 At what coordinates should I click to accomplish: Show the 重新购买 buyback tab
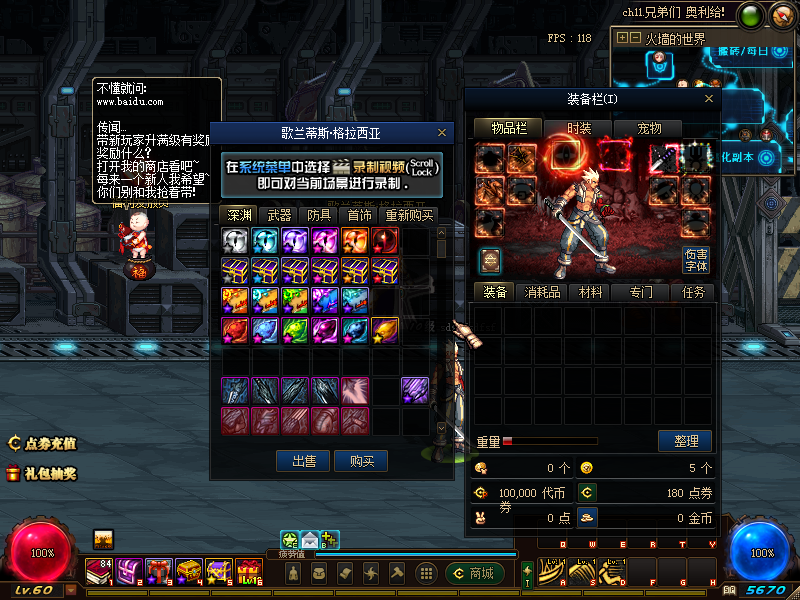click(x=410, y=215)
